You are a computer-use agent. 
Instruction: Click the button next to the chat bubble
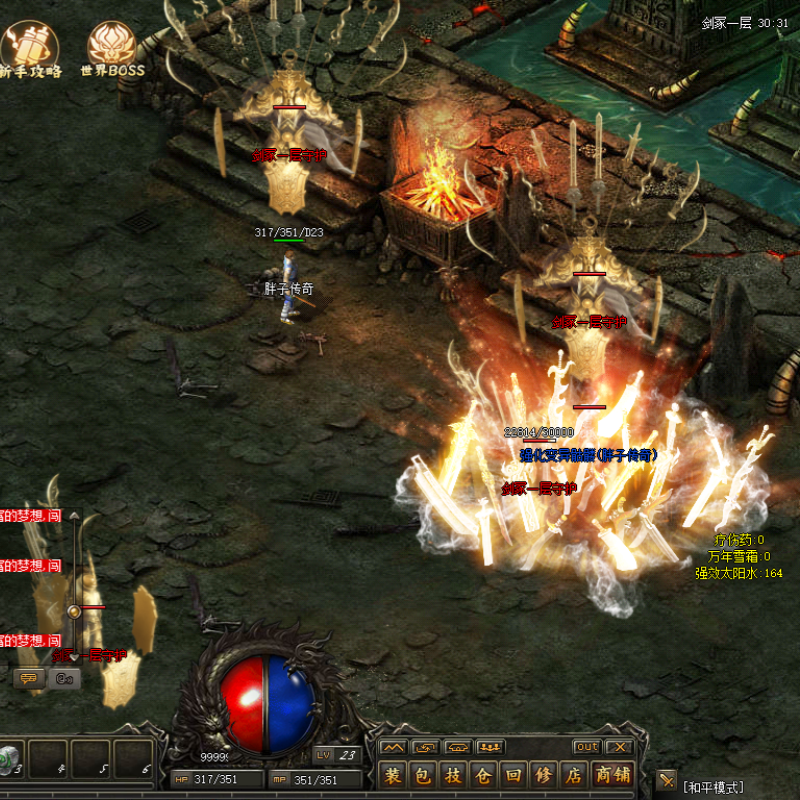[65, 679]
